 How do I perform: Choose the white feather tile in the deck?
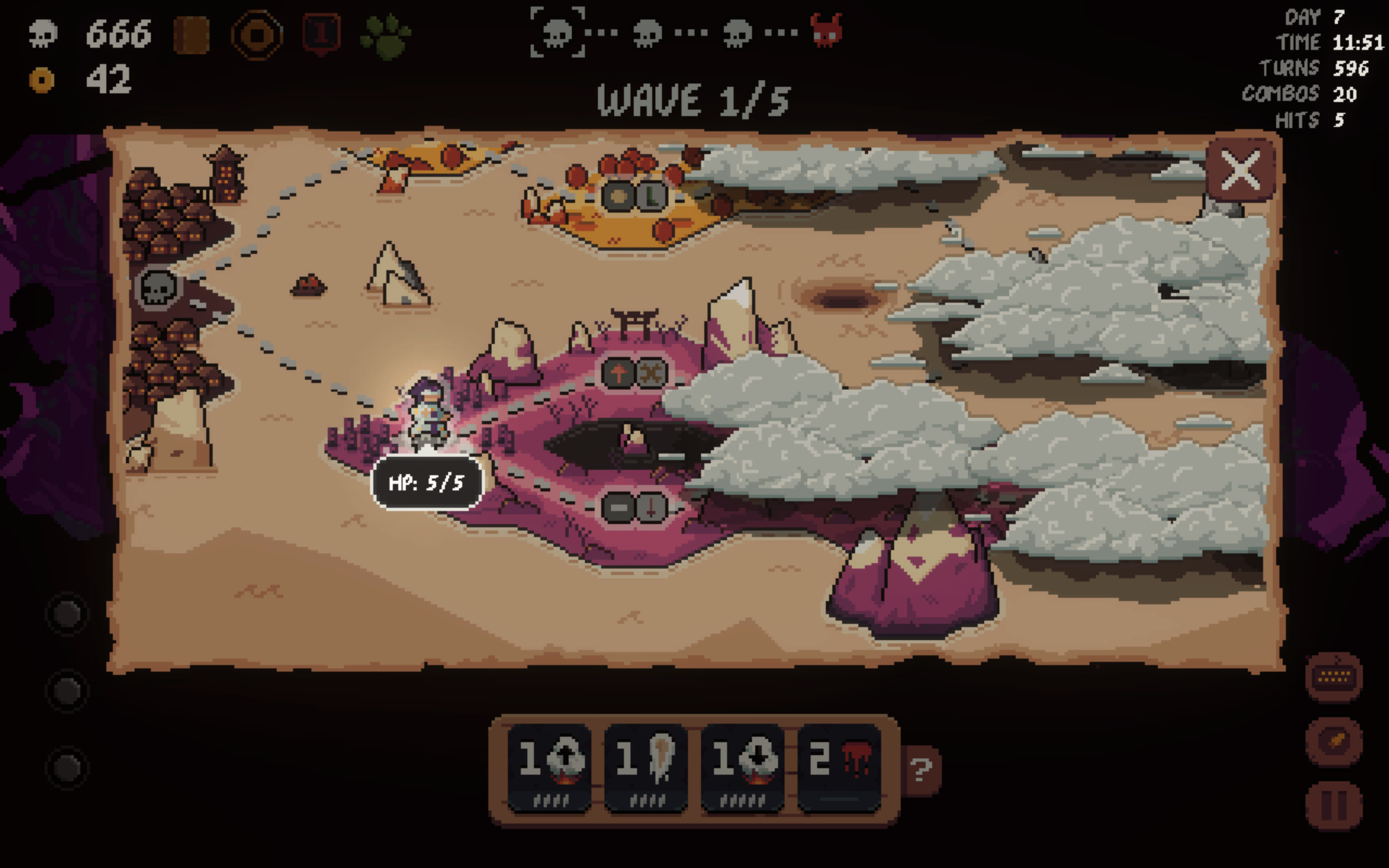point(646,767)
